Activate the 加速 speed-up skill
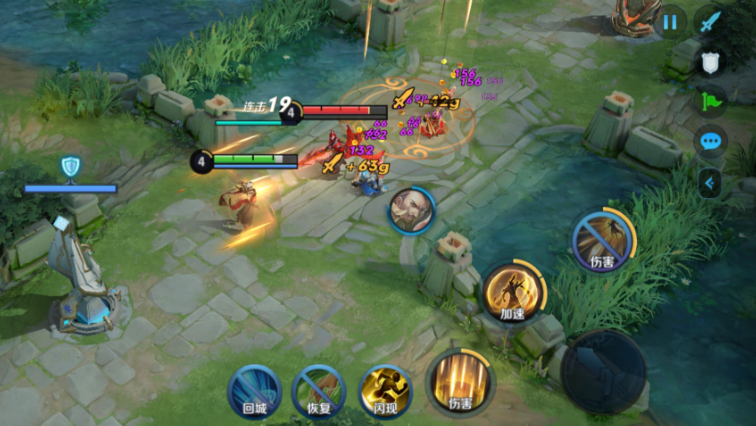Screen dimensions: 756x426 [x=514, y=291]
